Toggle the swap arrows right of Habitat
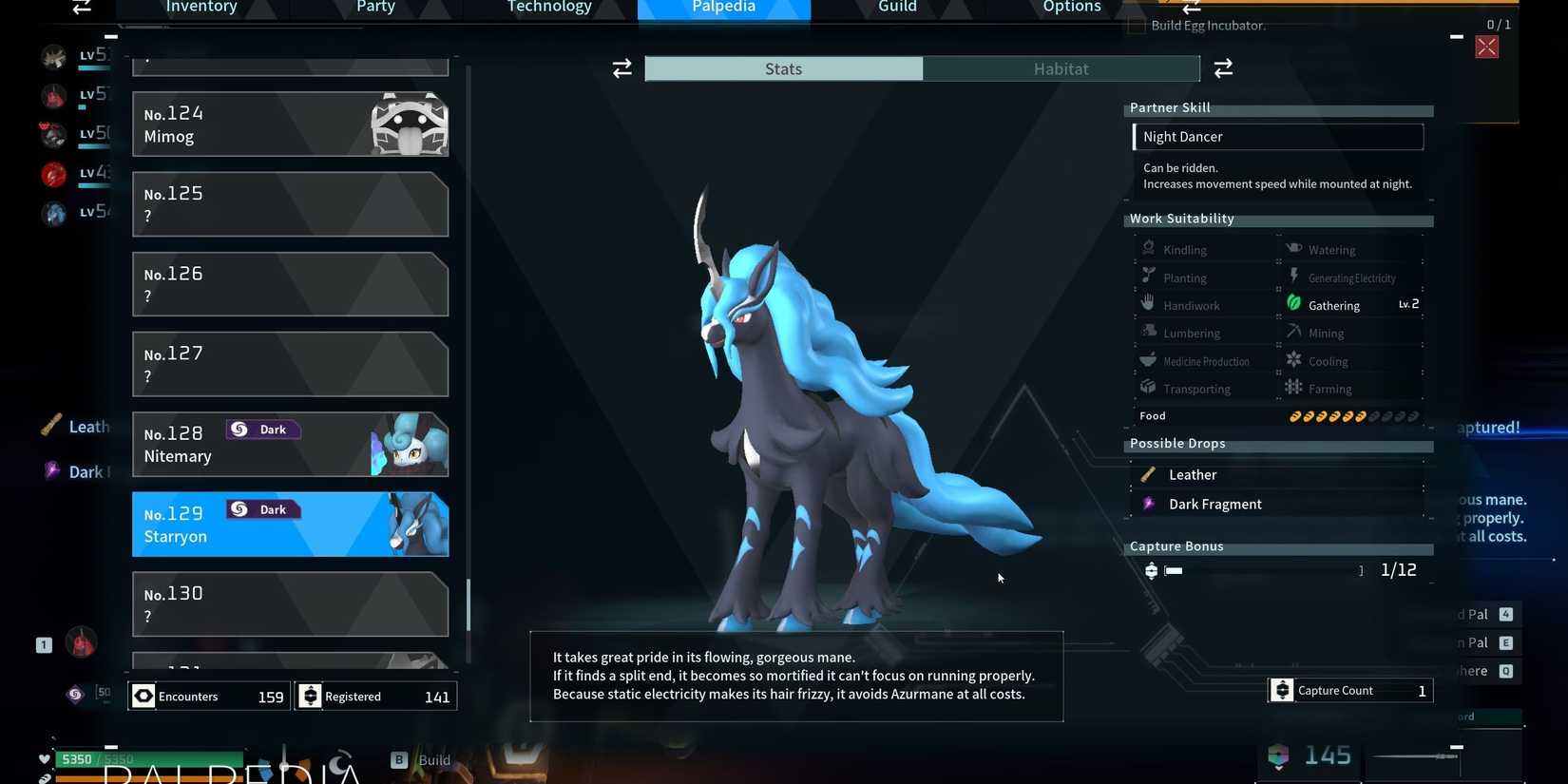The image size is (1568, 784). click(x=1222, y=67)
